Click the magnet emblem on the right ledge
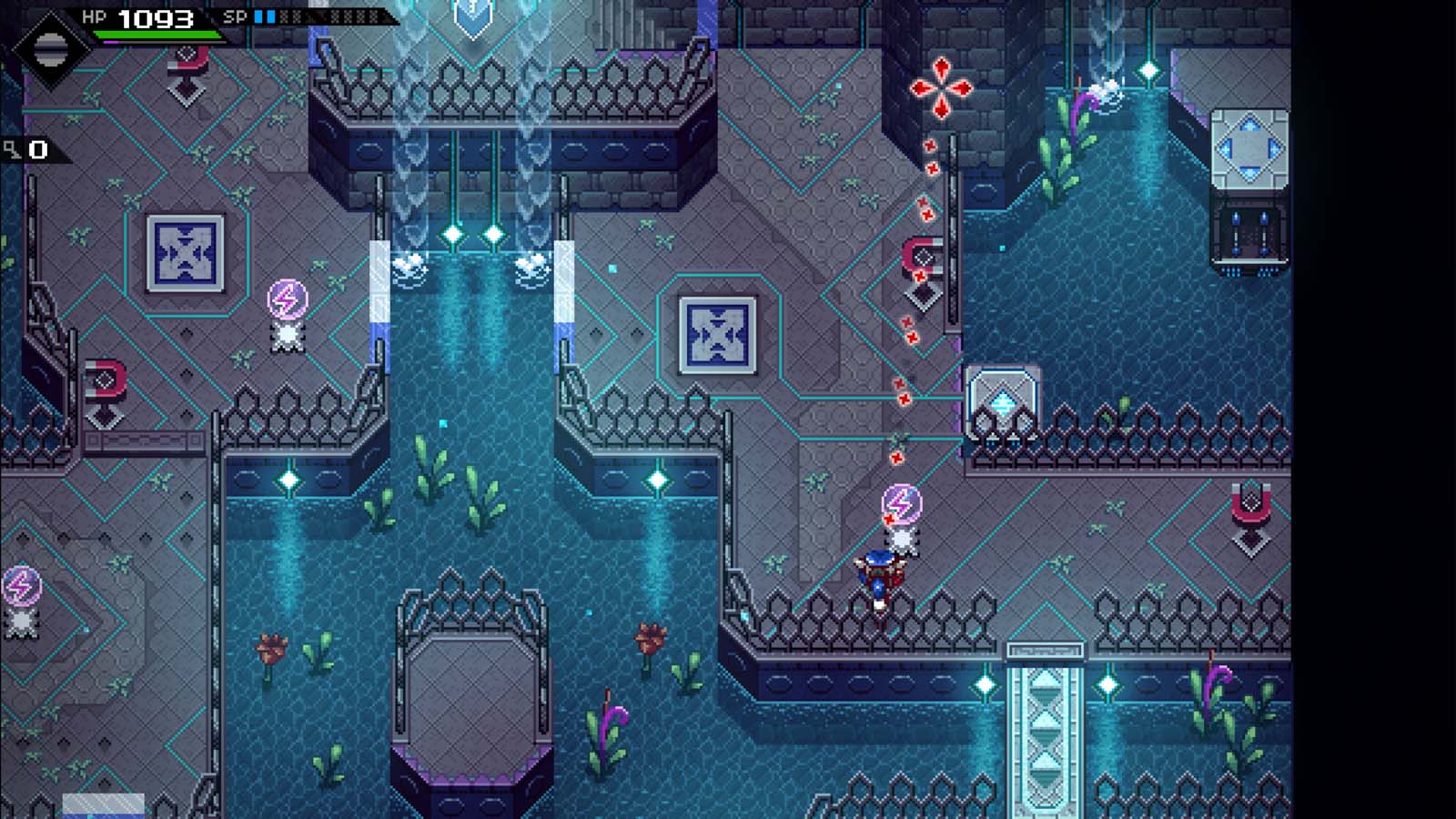The height and width of the screenshot is (819, 1456). point(1253,503)
